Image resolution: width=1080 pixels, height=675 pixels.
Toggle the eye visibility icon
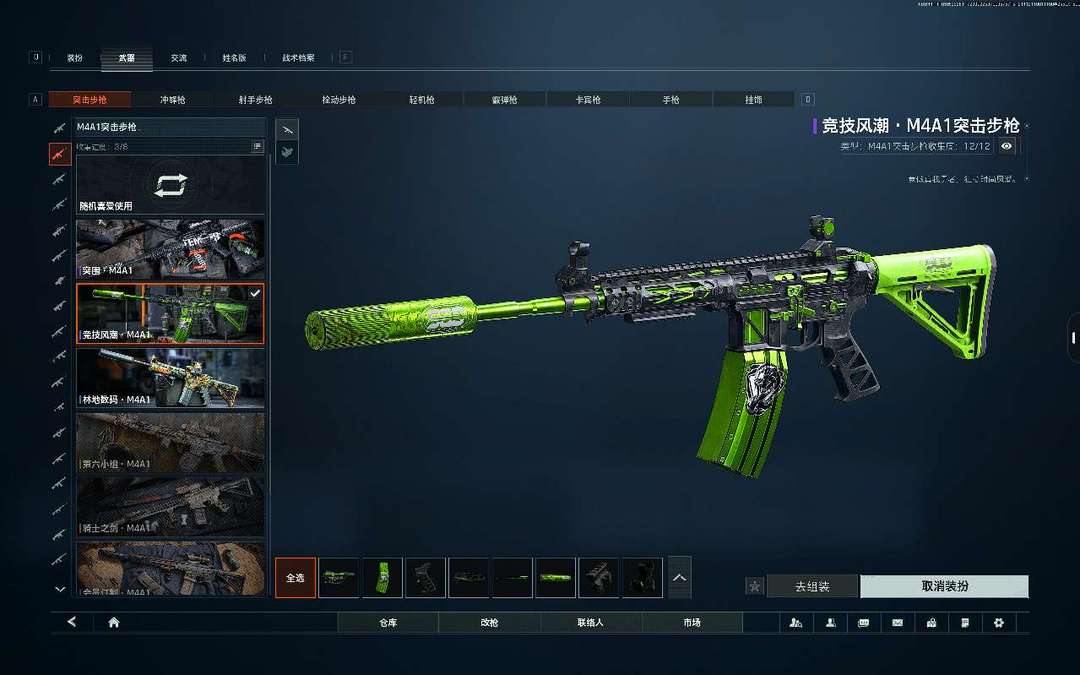1007,146
